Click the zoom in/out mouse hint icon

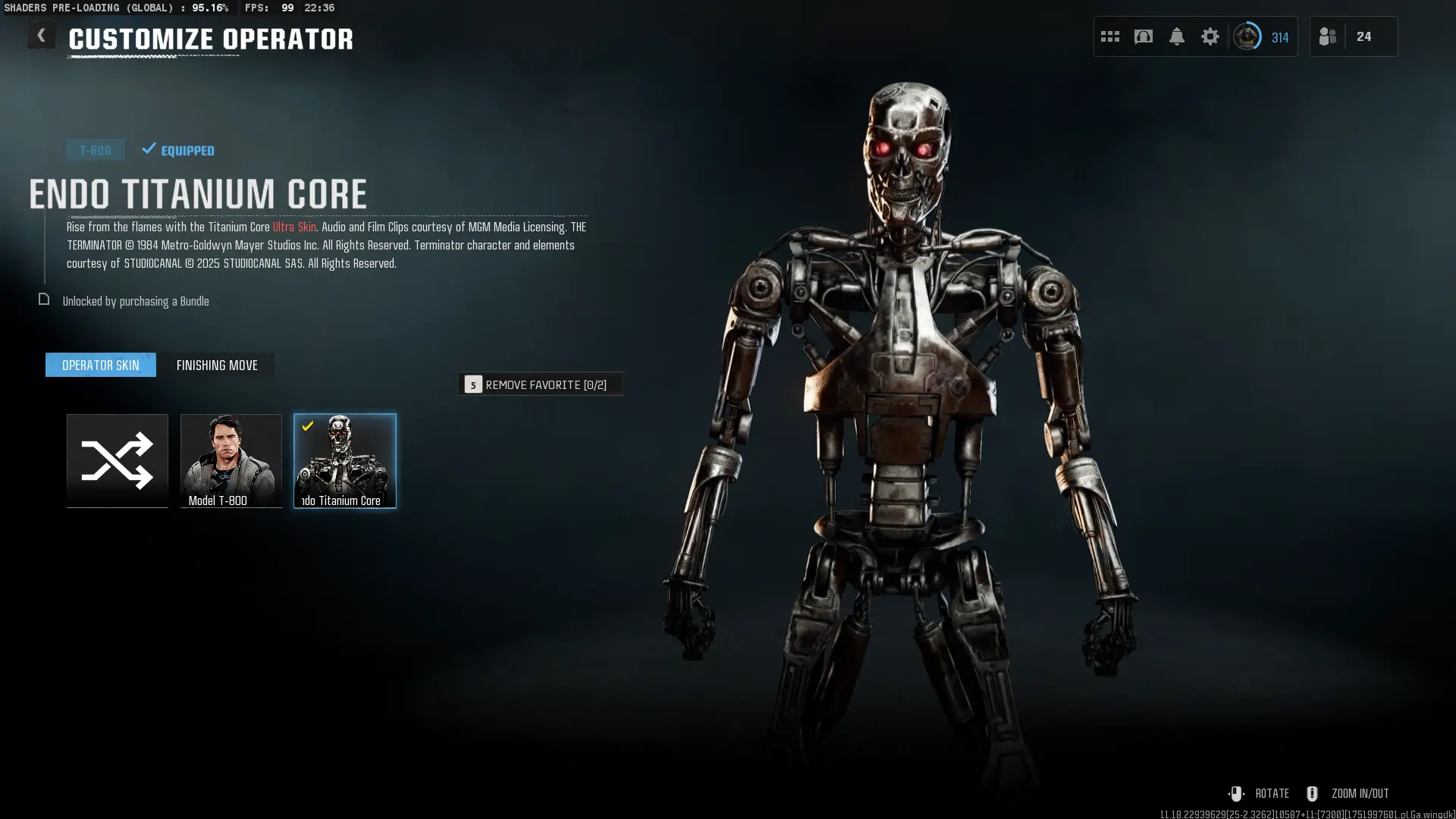pyautogui.click(x=1311, y=793)
